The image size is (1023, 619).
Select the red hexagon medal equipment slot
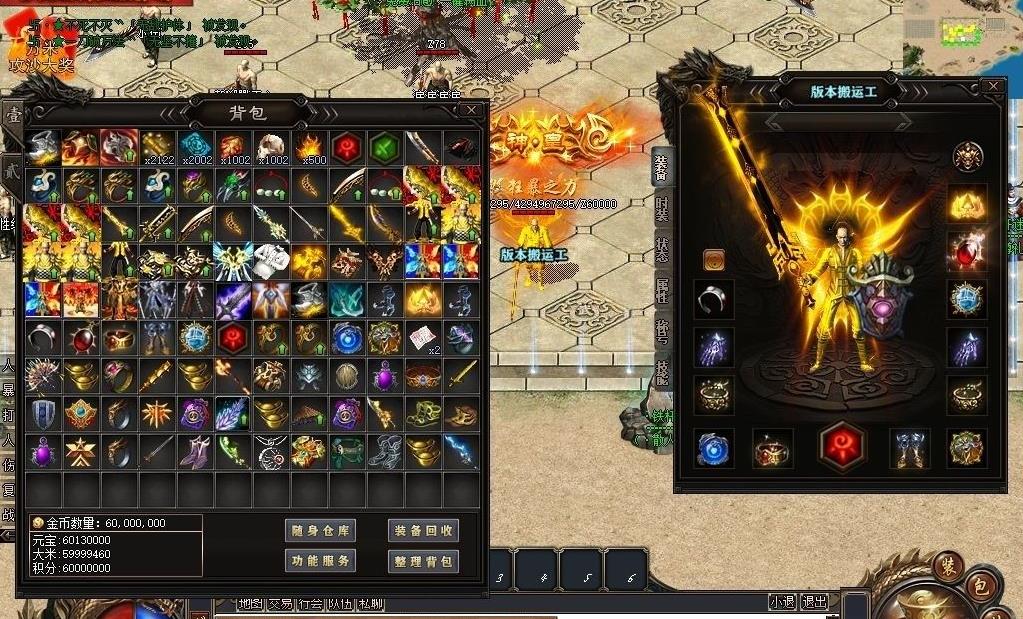[x=842, y=447]
